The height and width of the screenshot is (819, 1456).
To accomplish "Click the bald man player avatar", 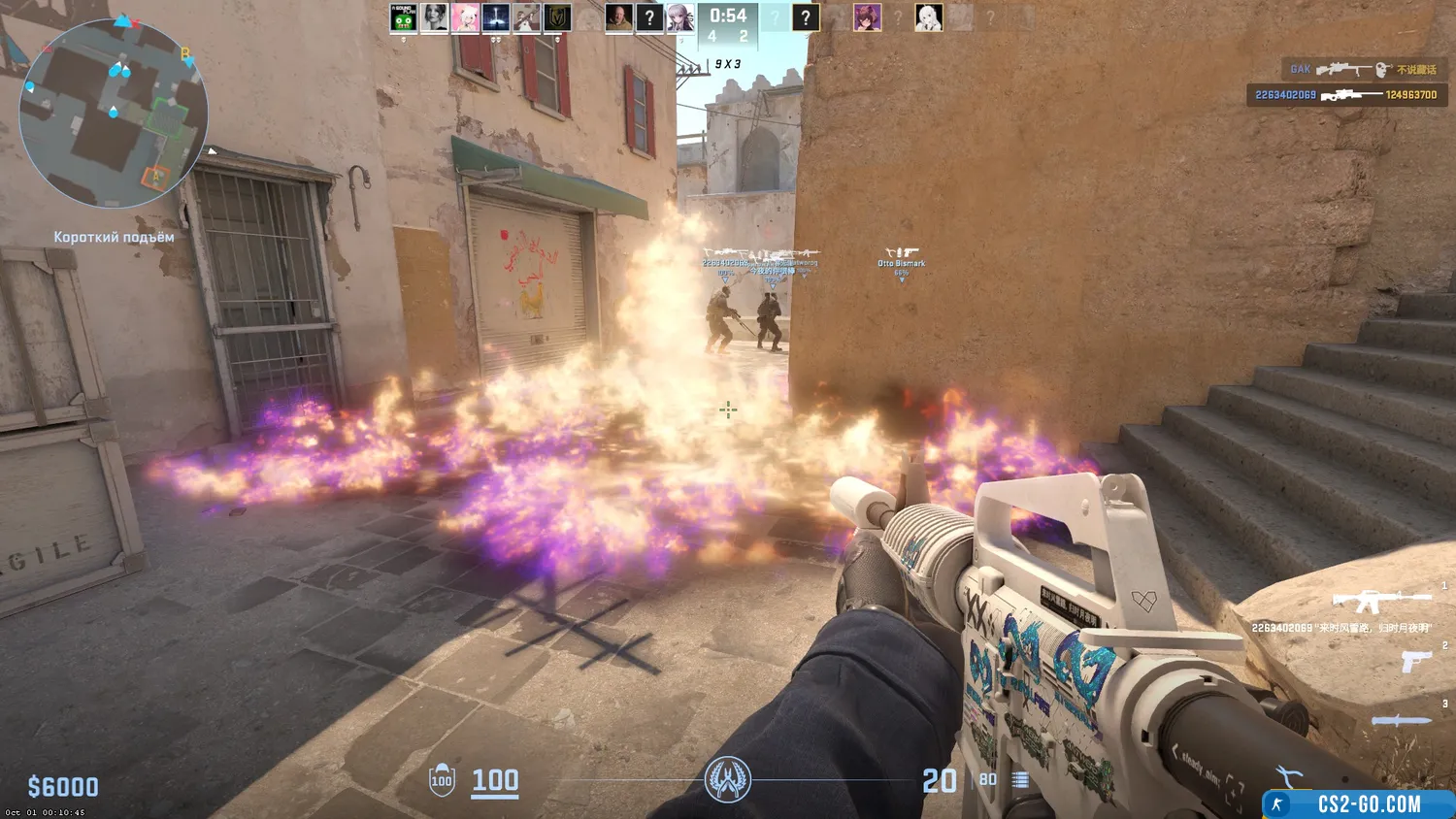I will pos(618,17).
